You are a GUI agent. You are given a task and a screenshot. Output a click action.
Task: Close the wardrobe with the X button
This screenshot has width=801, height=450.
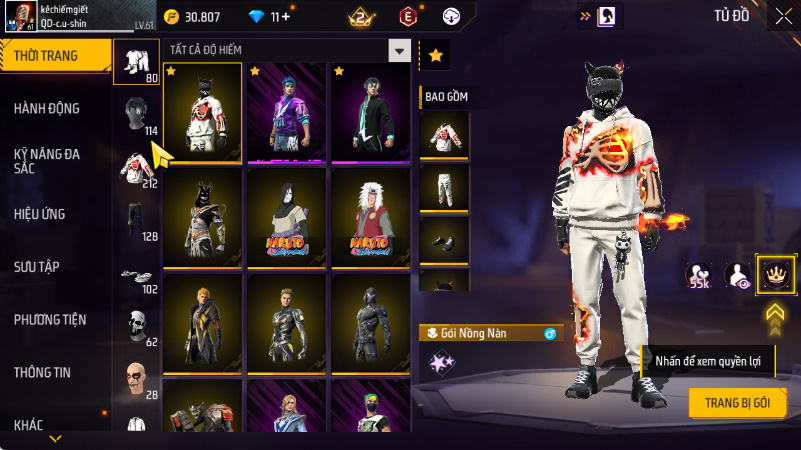tap(782, 16)
